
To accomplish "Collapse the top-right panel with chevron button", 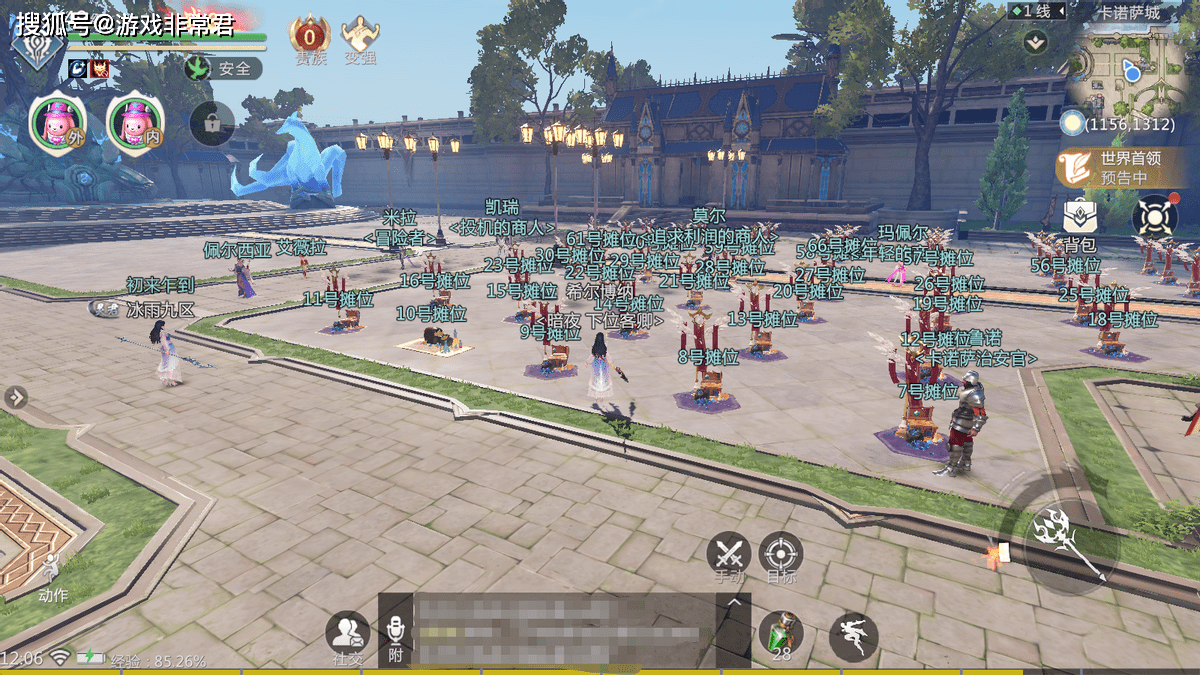I will click(x=1035, y=42).
